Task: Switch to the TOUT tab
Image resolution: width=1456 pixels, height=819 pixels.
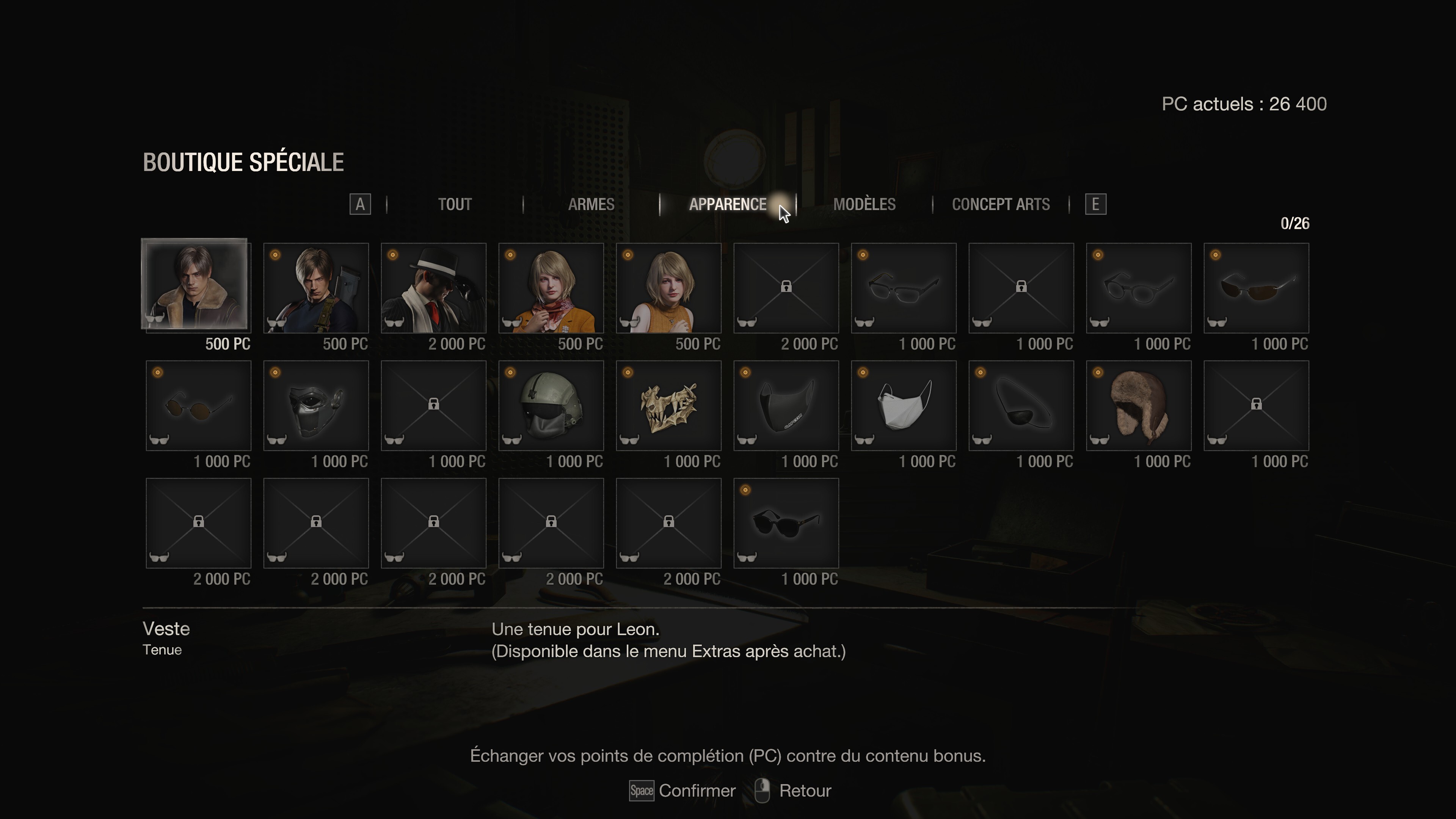Action: coord(455,204)
